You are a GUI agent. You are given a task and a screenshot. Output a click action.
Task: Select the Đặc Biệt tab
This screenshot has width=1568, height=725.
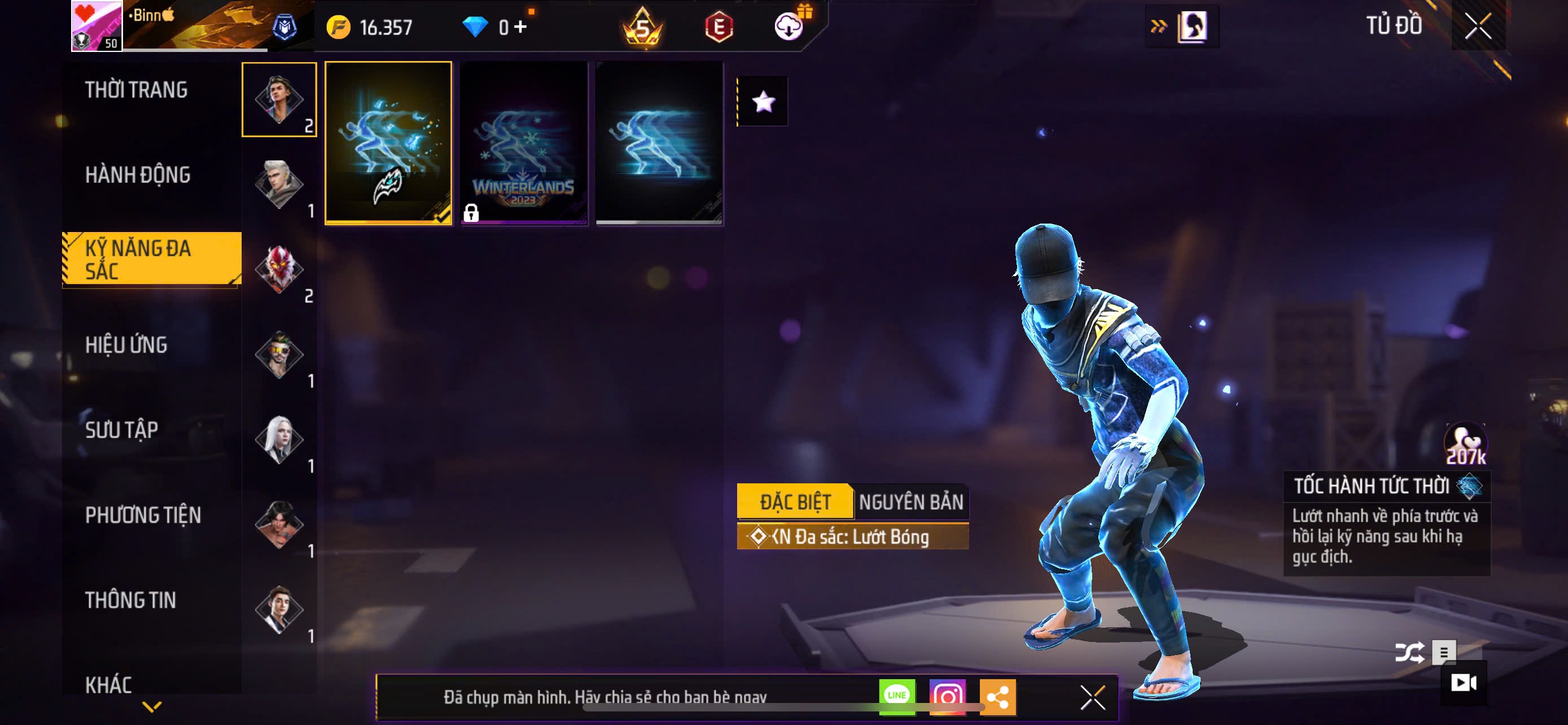coord(794,502)
